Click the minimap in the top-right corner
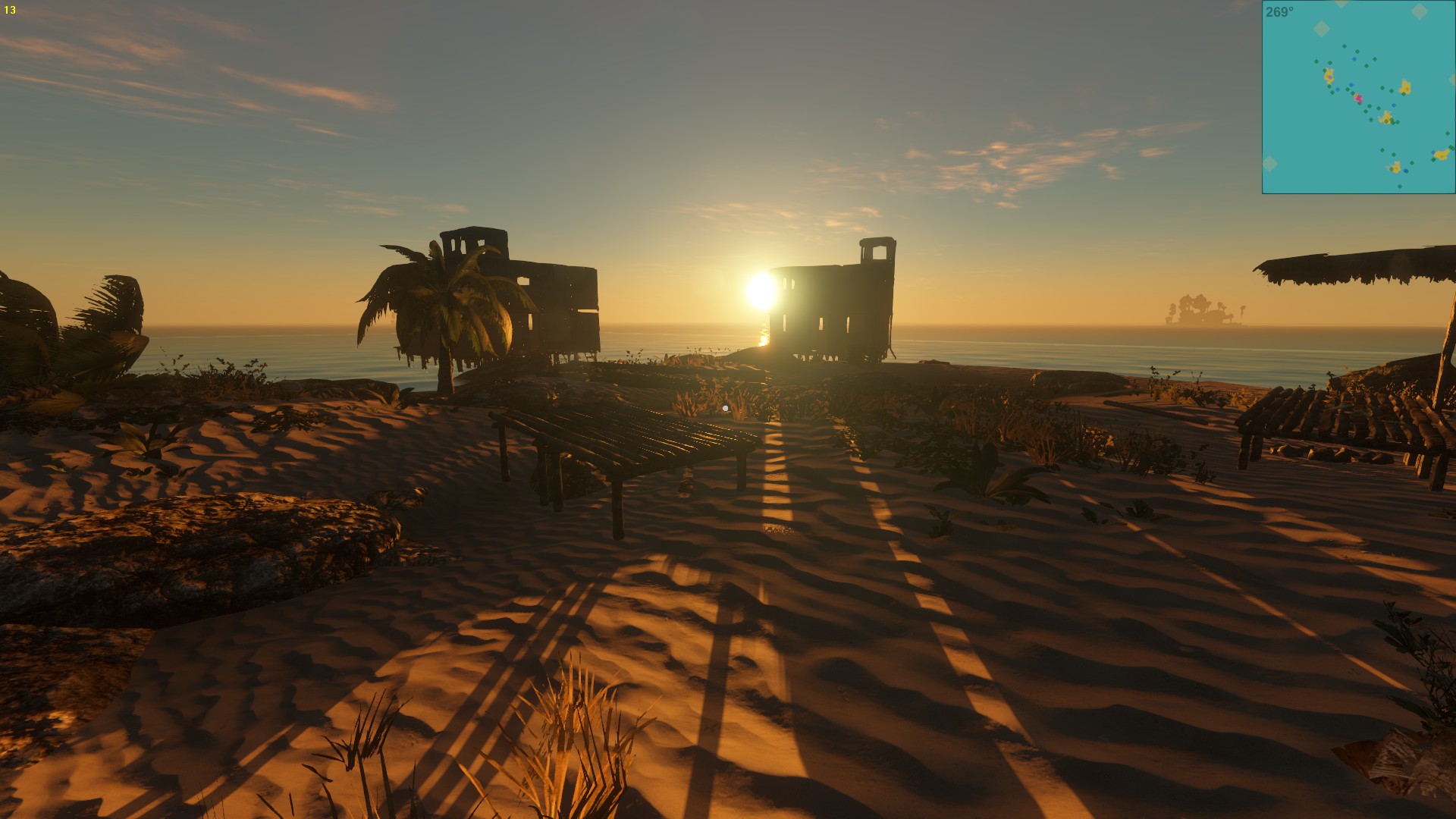The image size is (1456, 819). 1358,97
